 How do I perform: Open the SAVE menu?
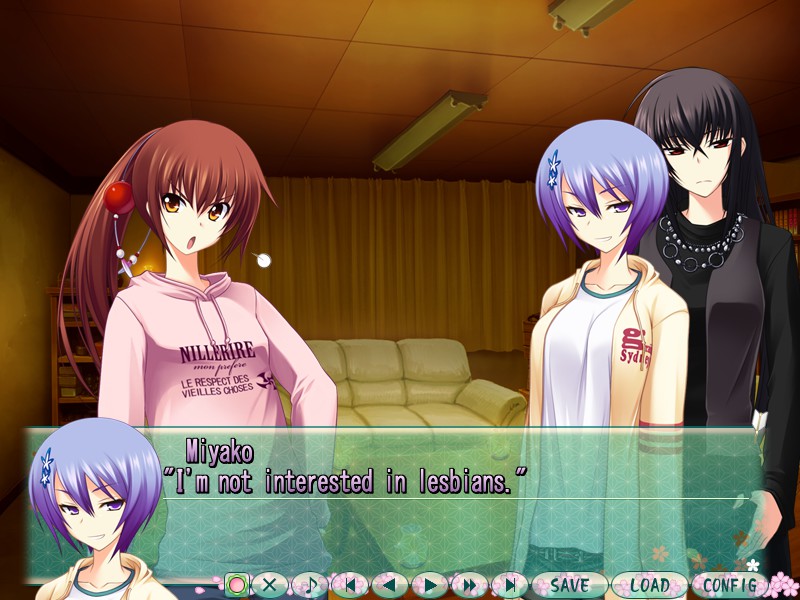pos(569,584)
